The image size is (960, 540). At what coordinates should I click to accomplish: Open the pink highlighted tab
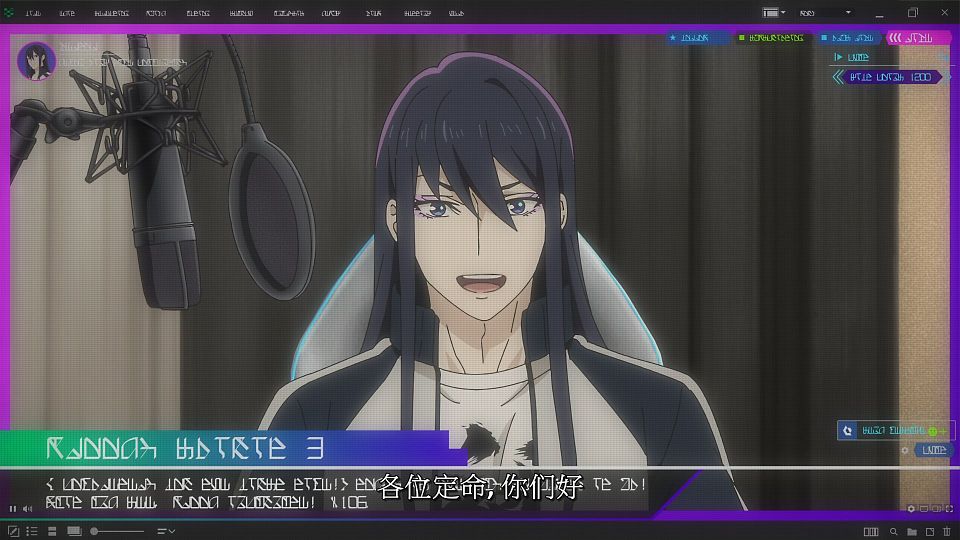(917, 38)
